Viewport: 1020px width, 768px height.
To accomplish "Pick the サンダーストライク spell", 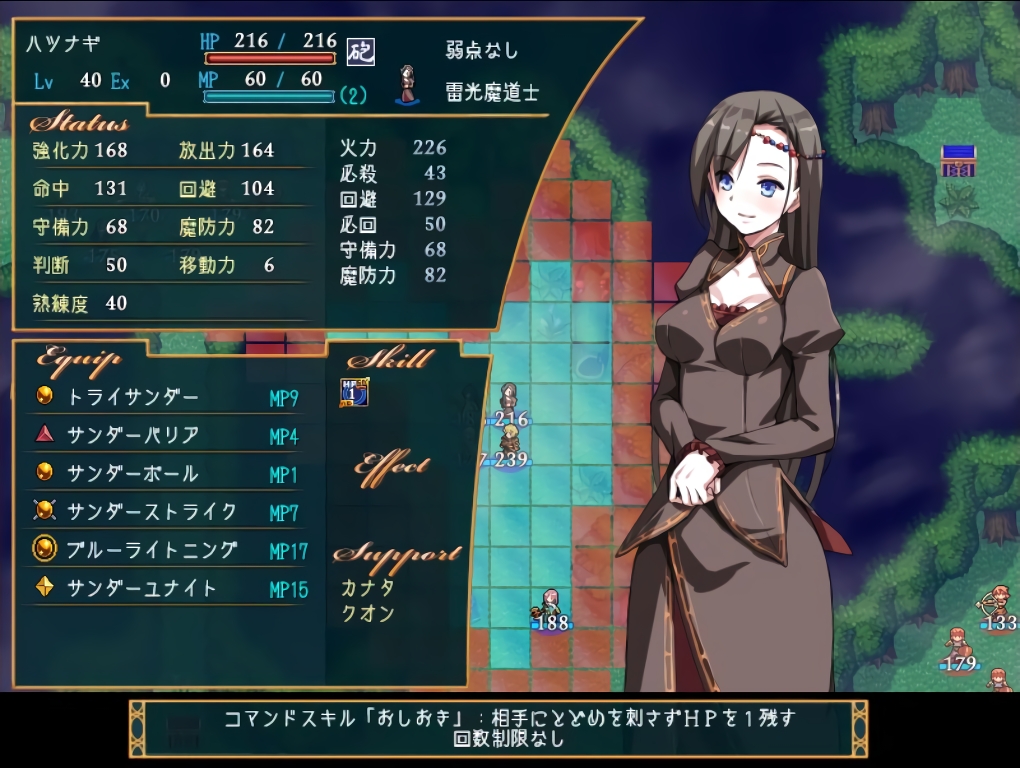I will pos(152,512).
